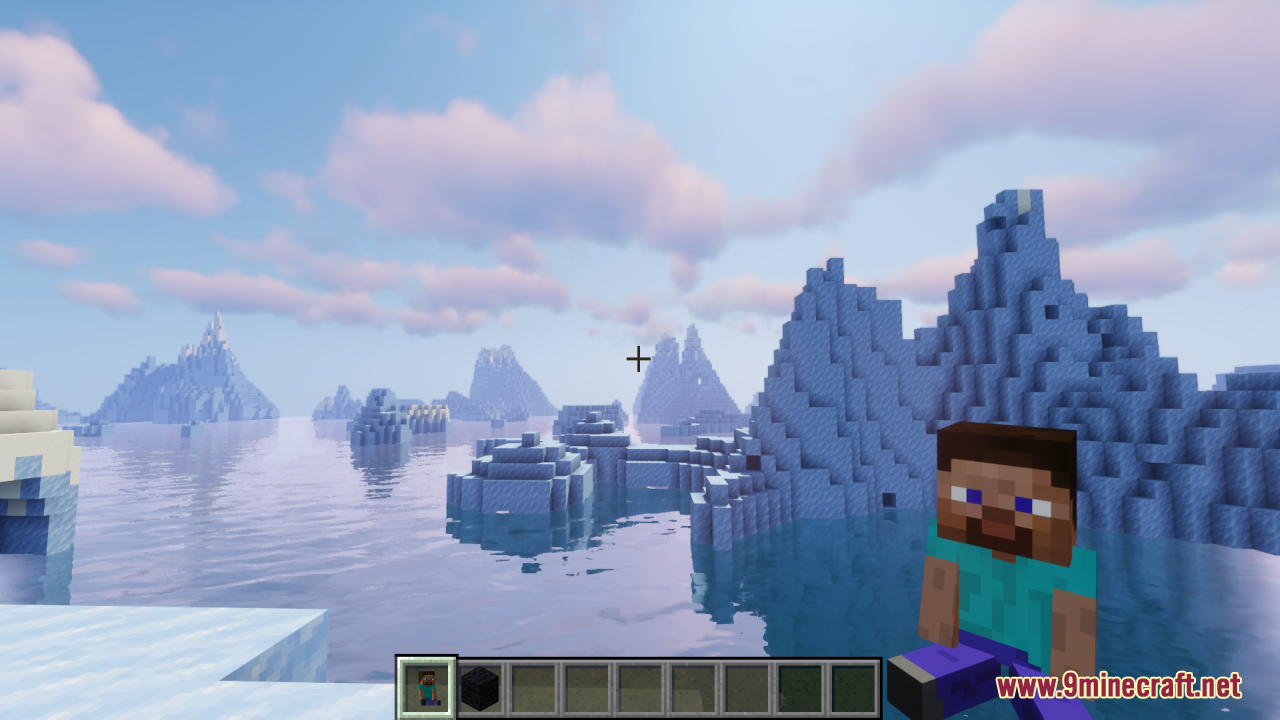Select the black block hotbar slot
The height and width of the screenshot is (720, 1280).
click(x=480, y=688)
